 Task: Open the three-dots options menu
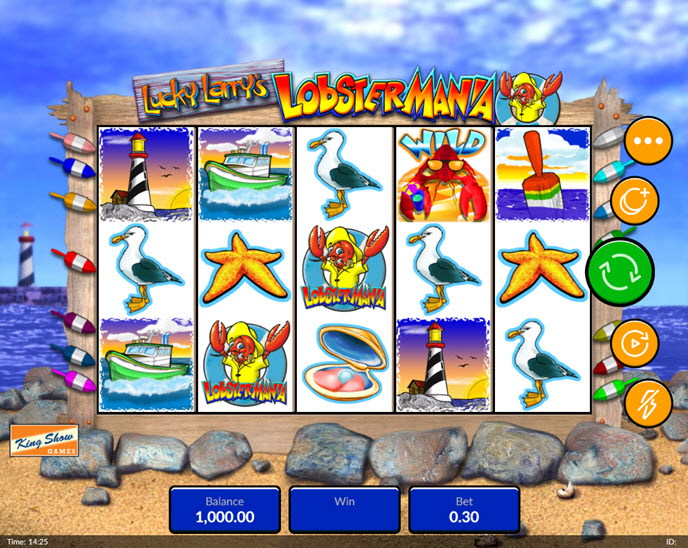tap(649, 142)
